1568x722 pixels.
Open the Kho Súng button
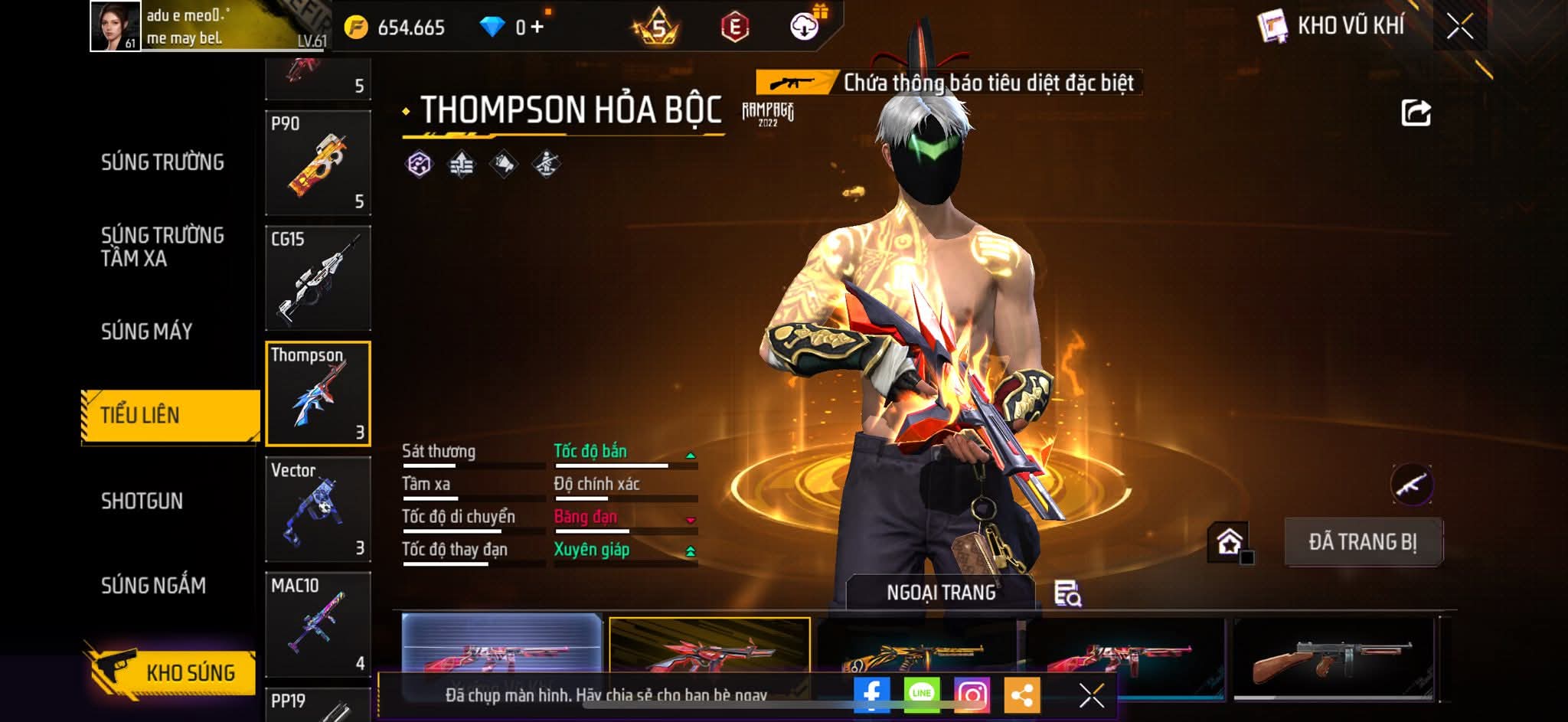click(x=175, y=672)
